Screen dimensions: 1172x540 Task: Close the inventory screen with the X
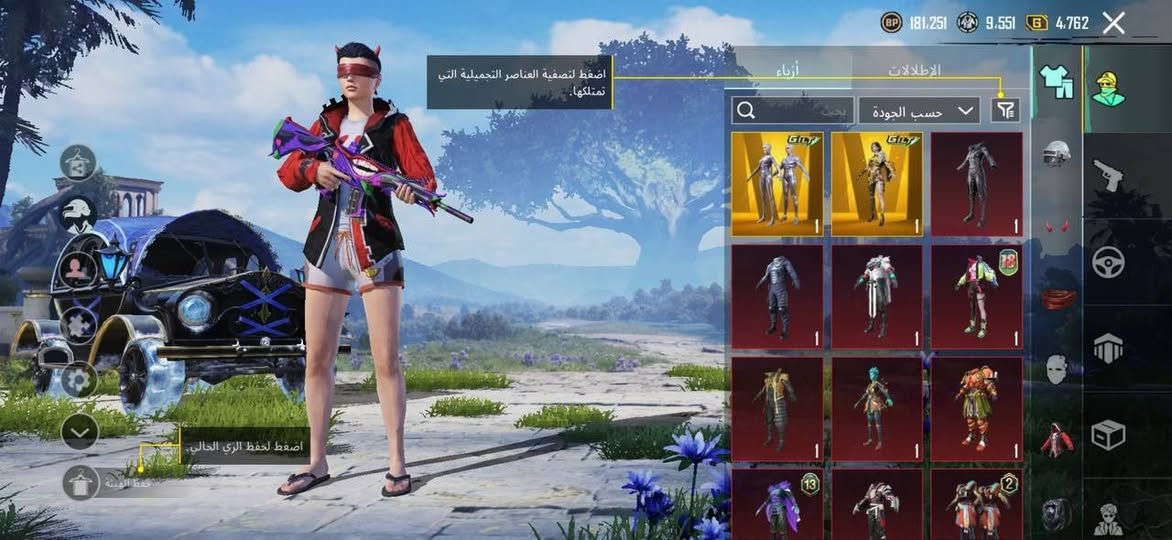1113,23
